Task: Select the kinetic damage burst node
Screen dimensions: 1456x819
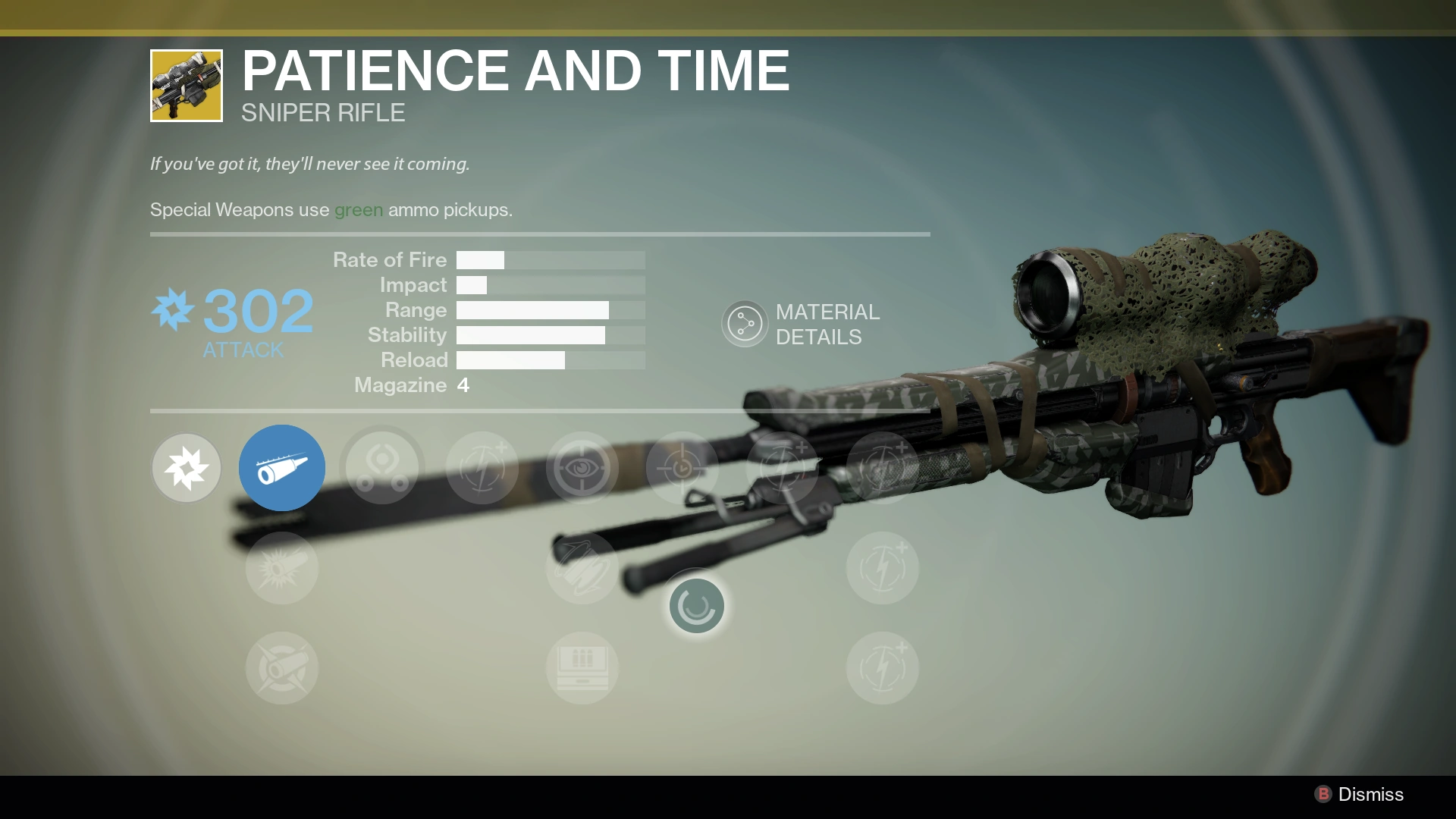Action: pyautogui.click(x=187, y=468)
